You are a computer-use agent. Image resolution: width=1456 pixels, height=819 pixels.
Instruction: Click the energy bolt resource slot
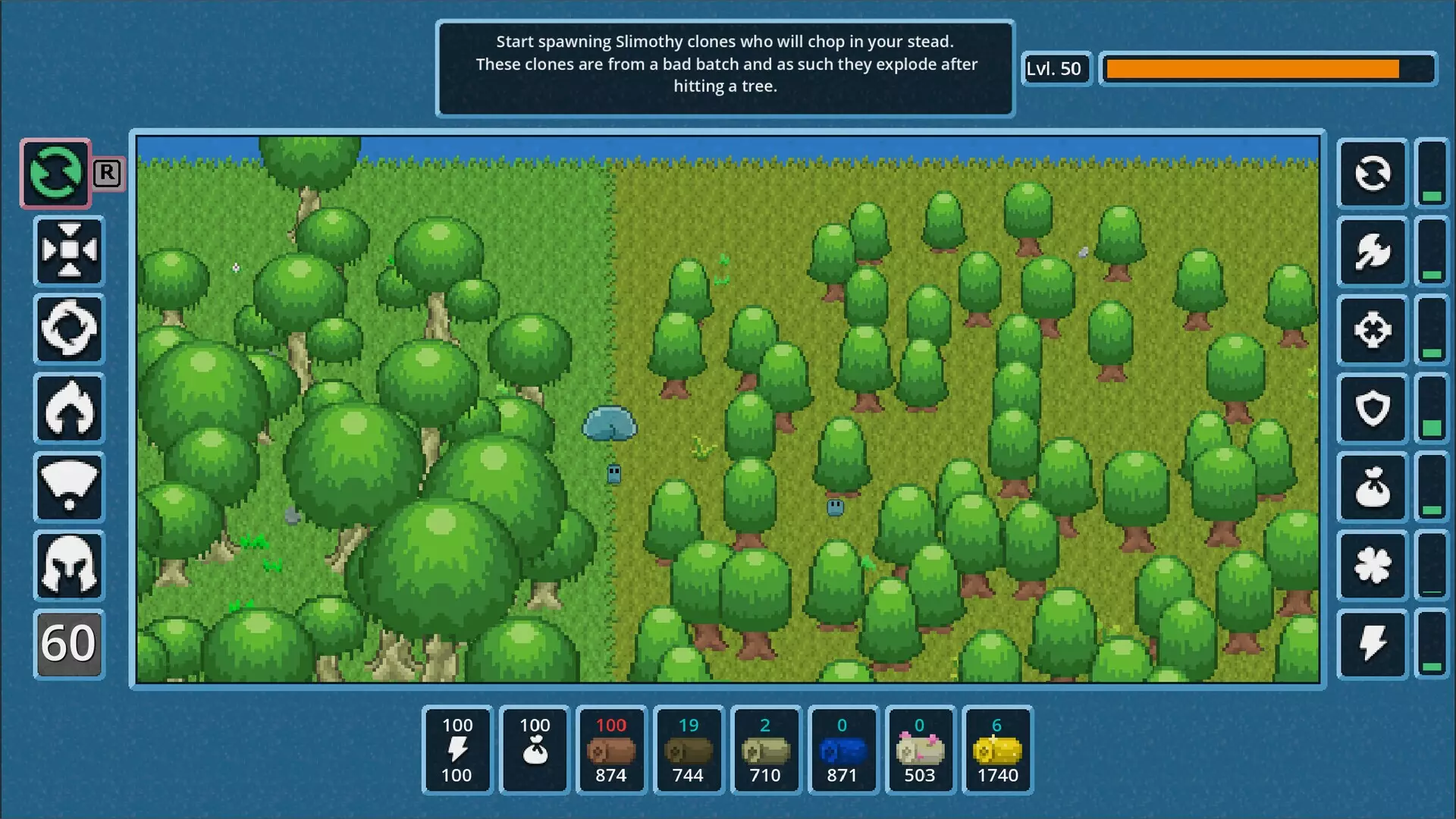point(457,750)
